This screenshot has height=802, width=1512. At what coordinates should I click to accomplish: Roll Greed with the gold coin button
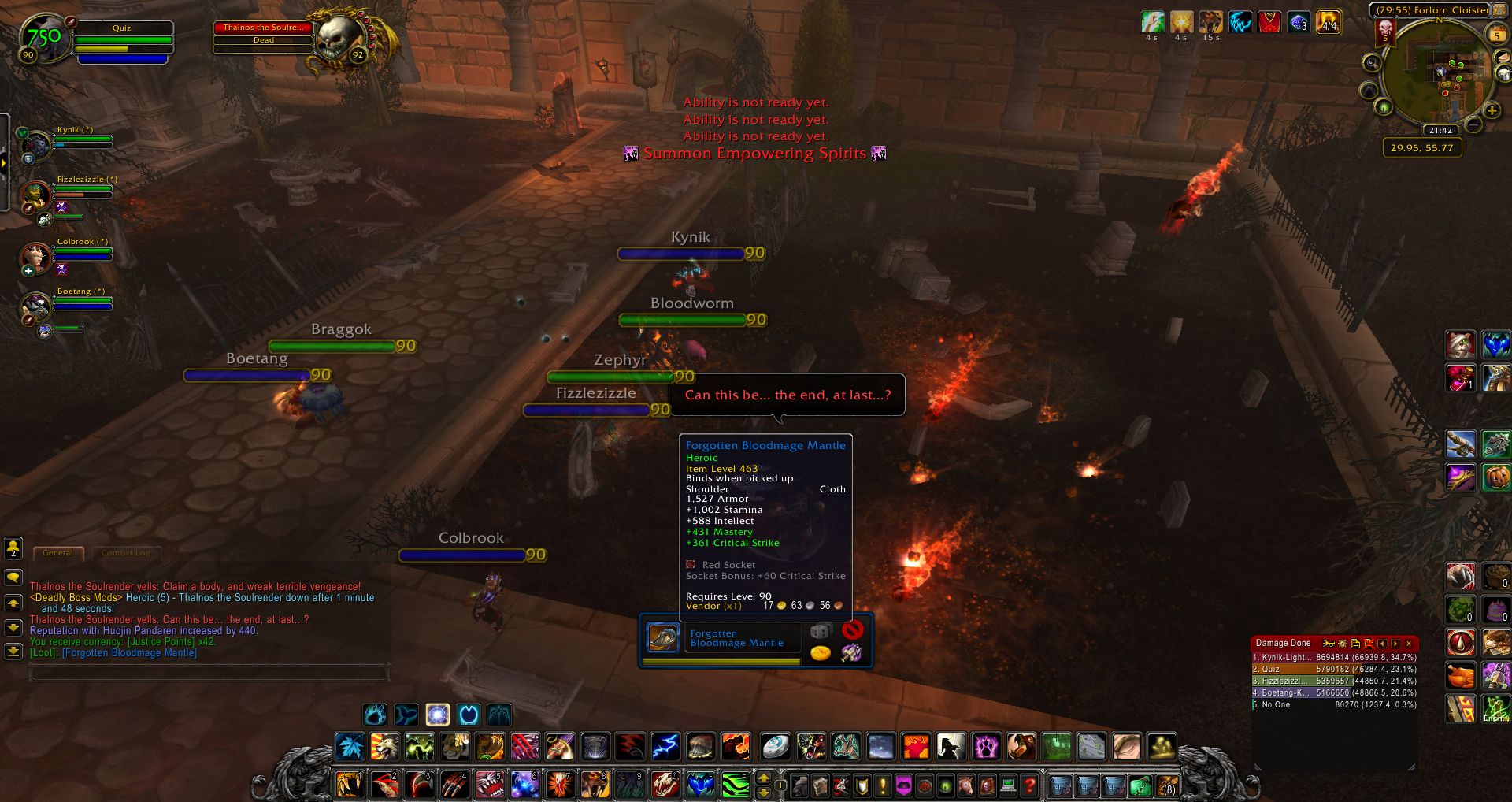tap(821, 653)
